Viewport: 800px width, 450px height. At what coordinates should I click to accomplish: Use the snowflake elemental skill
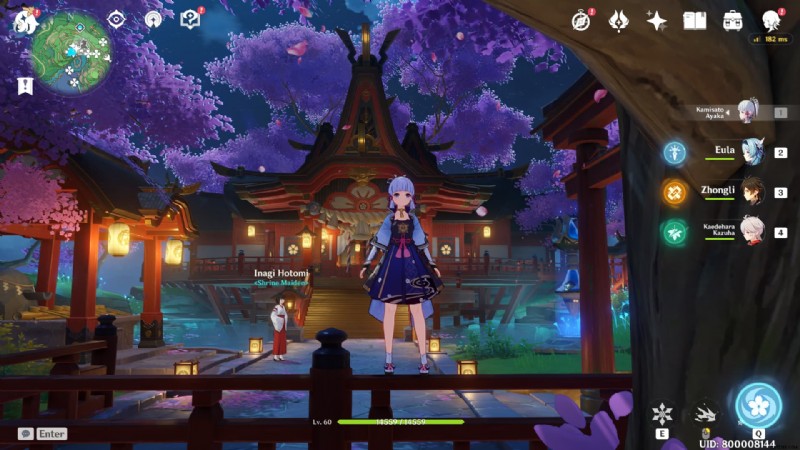tap(662, 413)
